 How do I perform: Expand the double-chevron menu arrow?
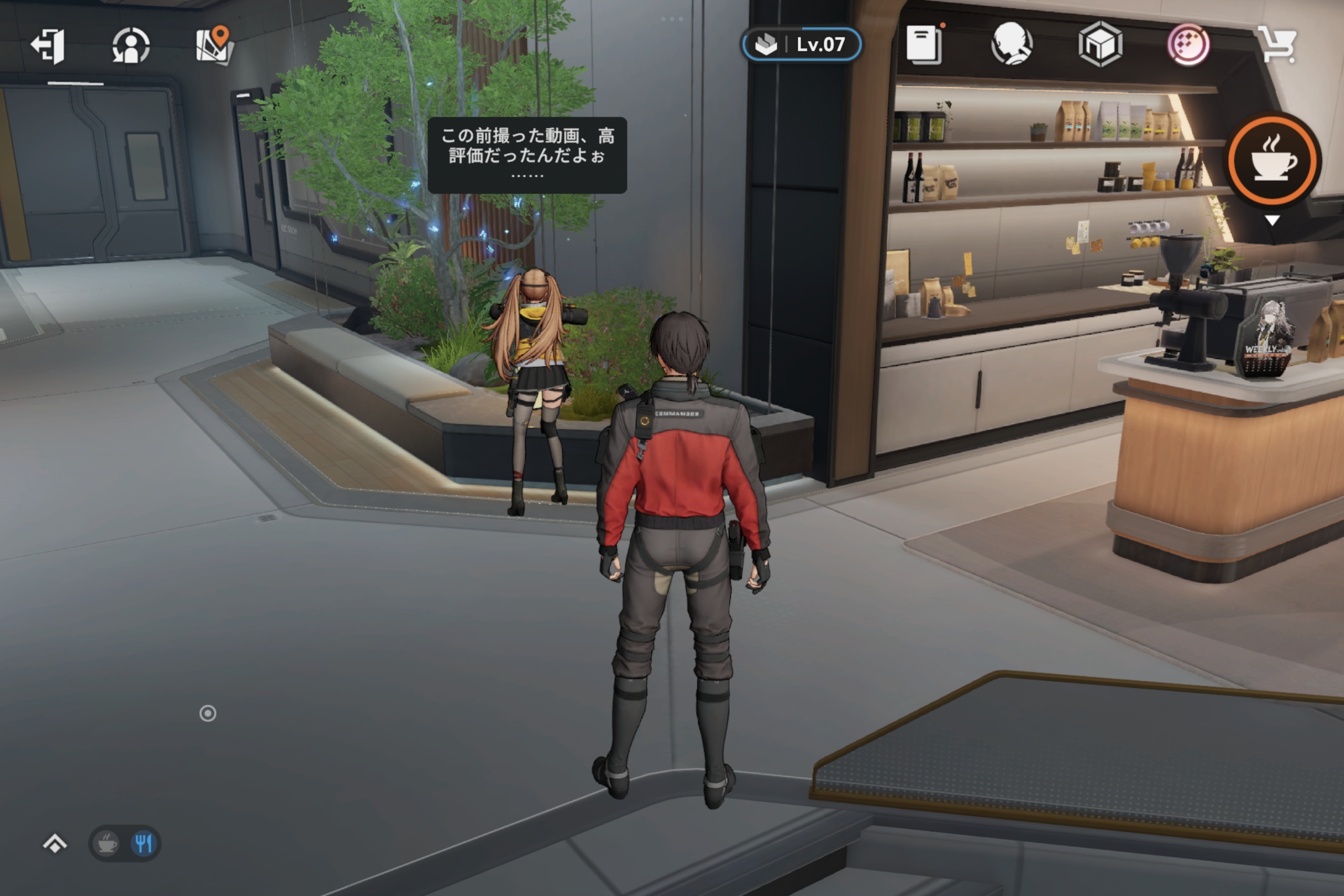tap(55, 844)
